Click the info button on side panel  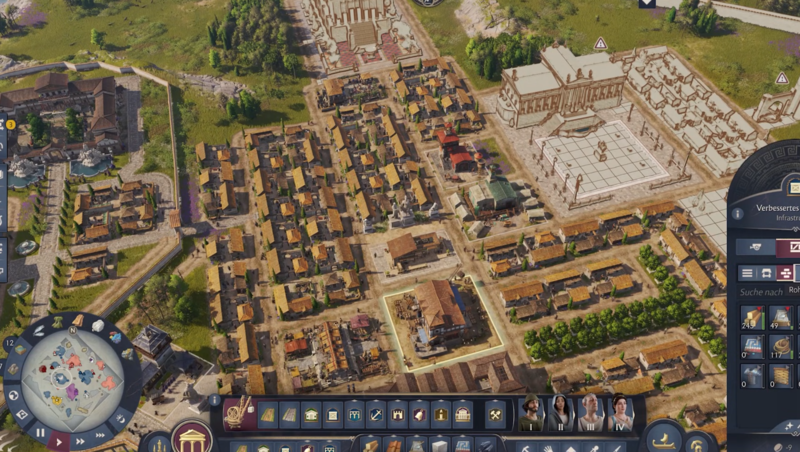[x=737, y=213]
